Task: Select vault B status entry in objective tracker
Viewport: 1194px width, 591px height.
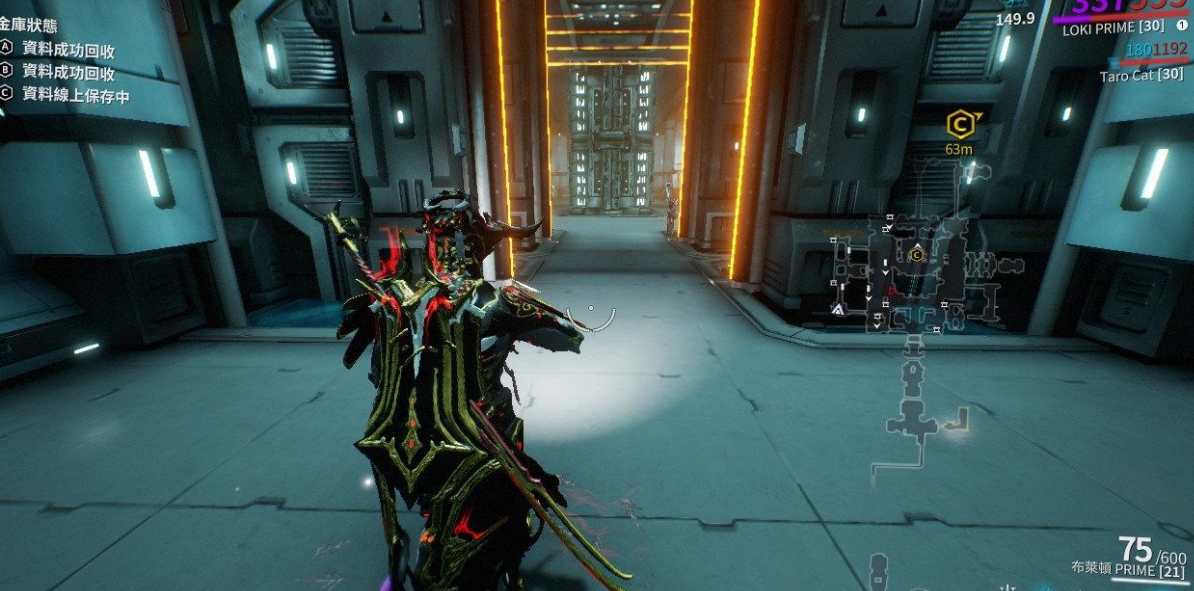Action: click(x=68, y=72)
